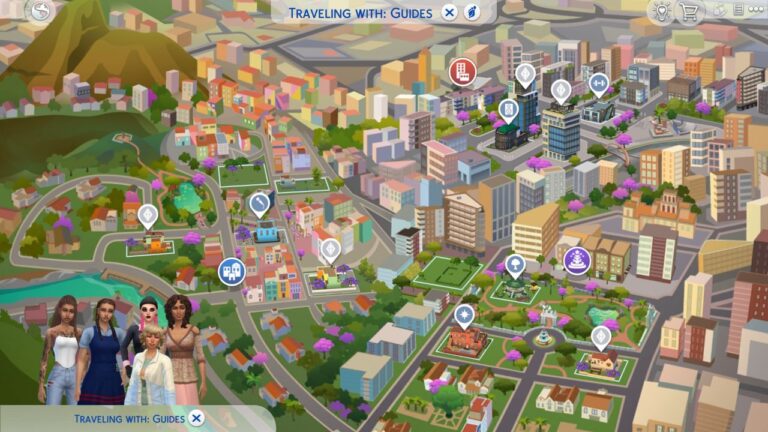The width and height of the screenshot is (768, 432).
Task: Select the purple fountain lot marker
Action: coord(577,261)
